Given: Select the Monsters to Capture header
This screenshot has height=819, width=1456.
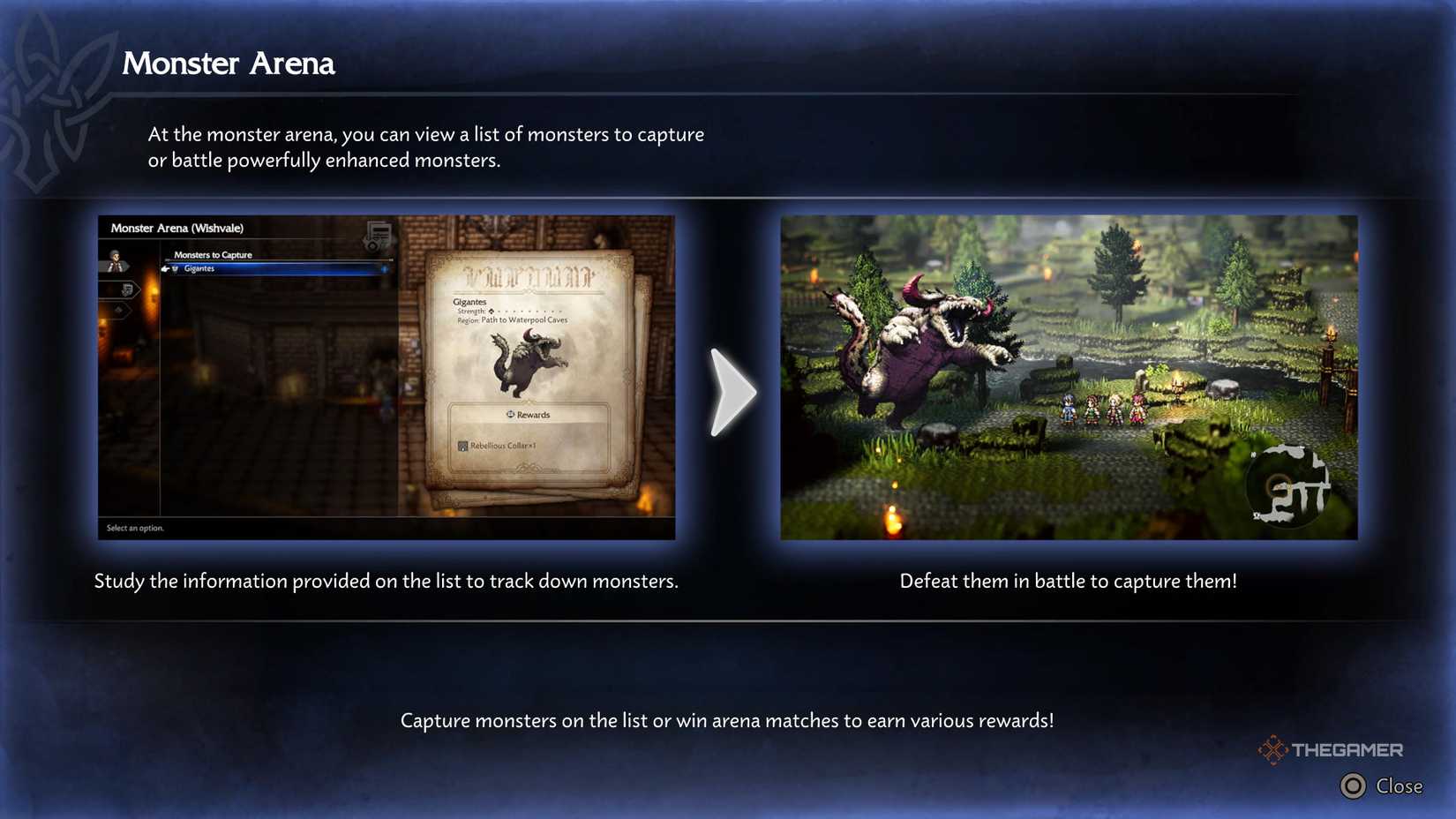Looking at the screenshot, I should pyautogui.click(x=213, y=255).
